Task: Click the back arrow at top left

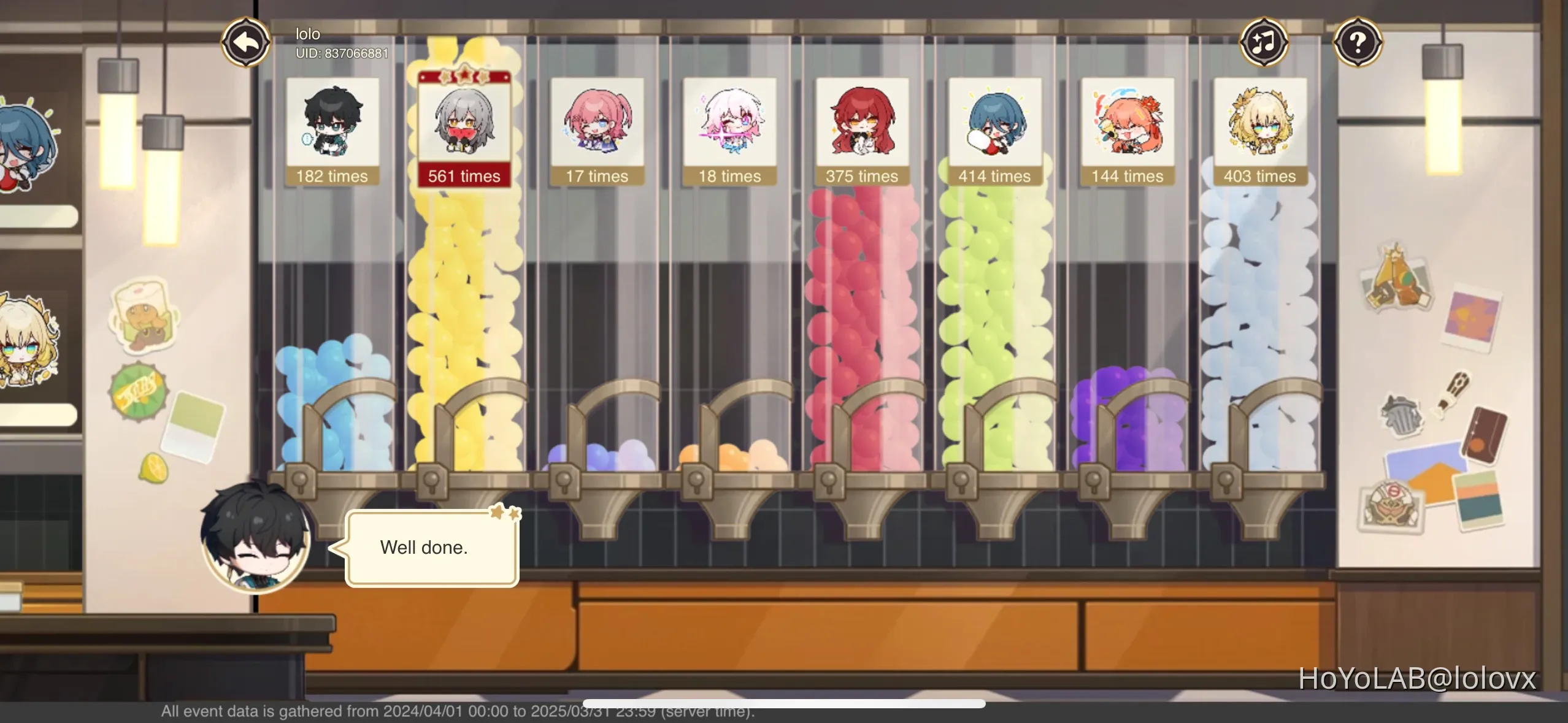Action: [245, 41]
